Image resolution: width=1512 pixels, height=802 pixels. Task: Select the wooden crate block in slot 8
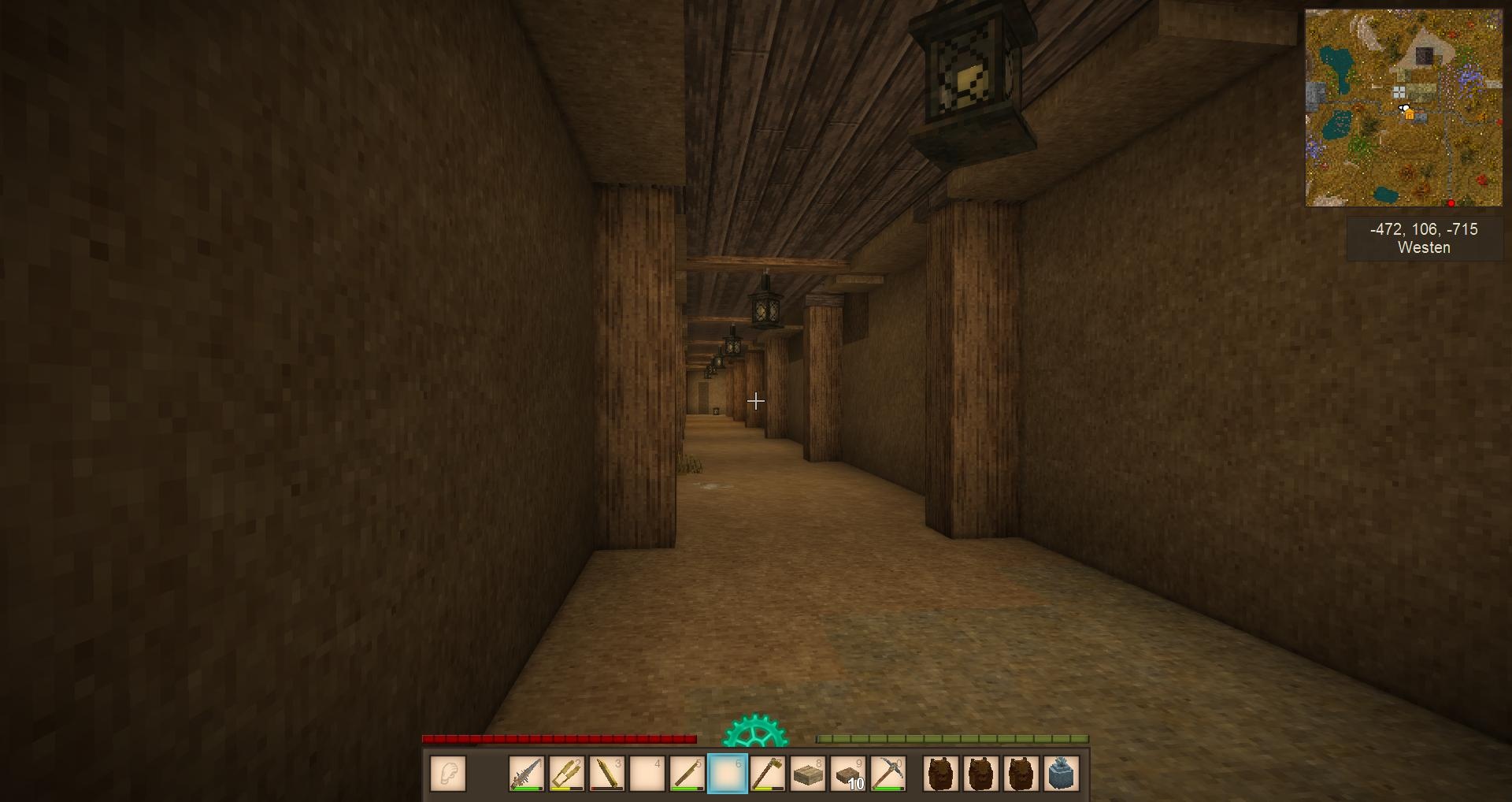pos(808,774)
